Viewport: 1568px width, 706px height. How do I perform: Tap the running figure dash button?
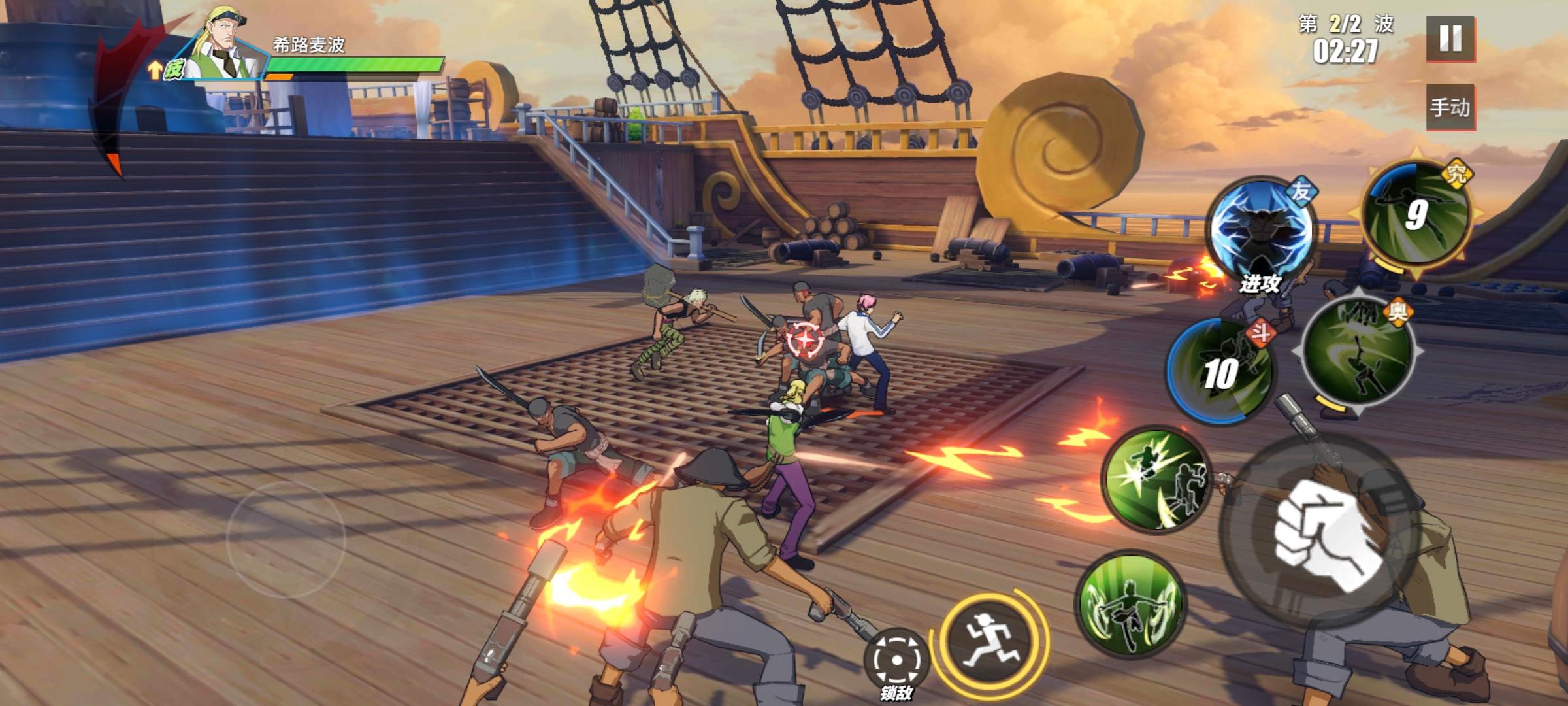click(988, 641)
